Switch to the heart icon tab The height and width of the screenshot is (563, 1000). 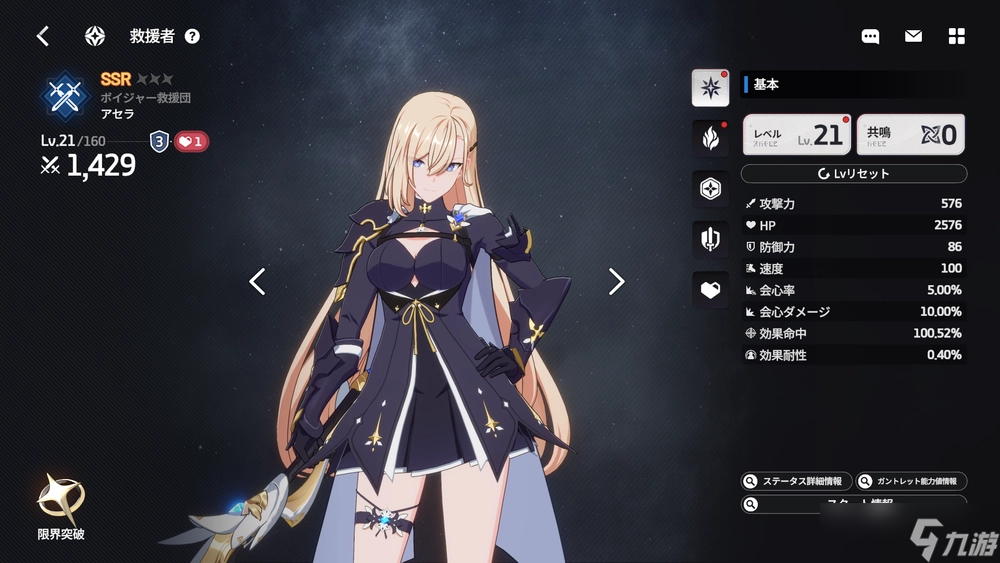click(710, 289)
